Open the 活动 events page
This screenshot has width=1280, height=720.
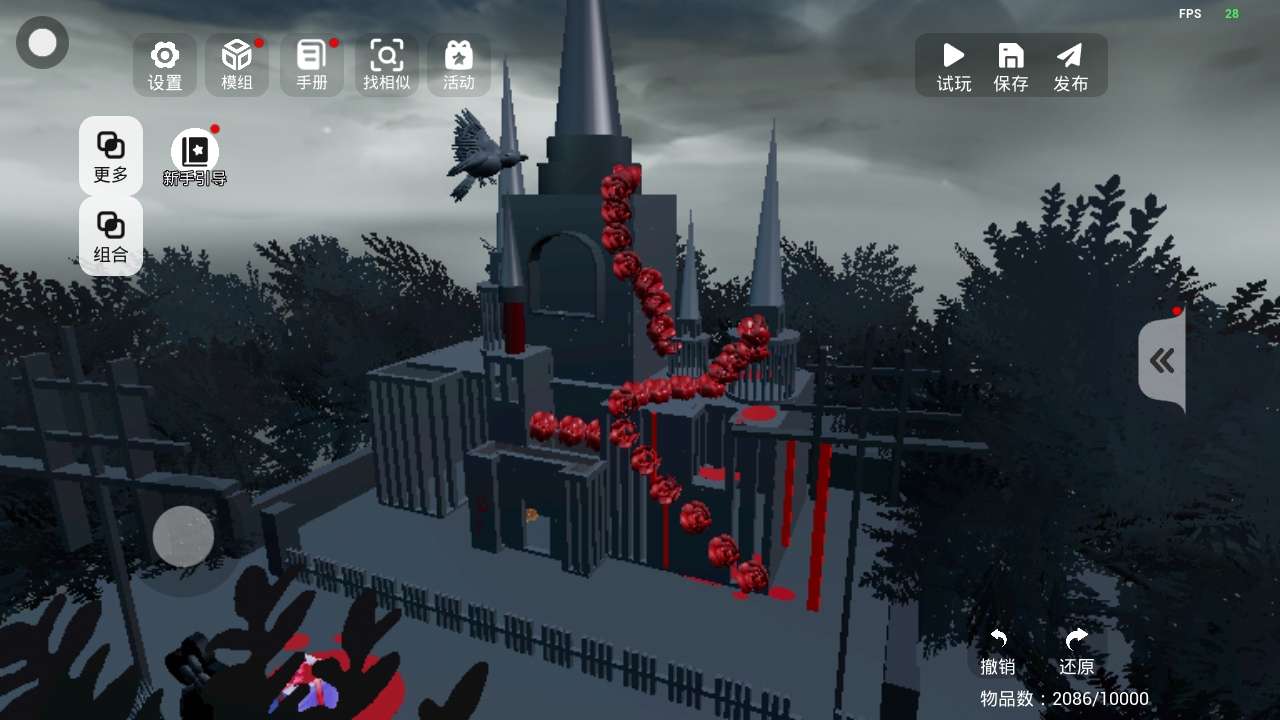(459, 65)
